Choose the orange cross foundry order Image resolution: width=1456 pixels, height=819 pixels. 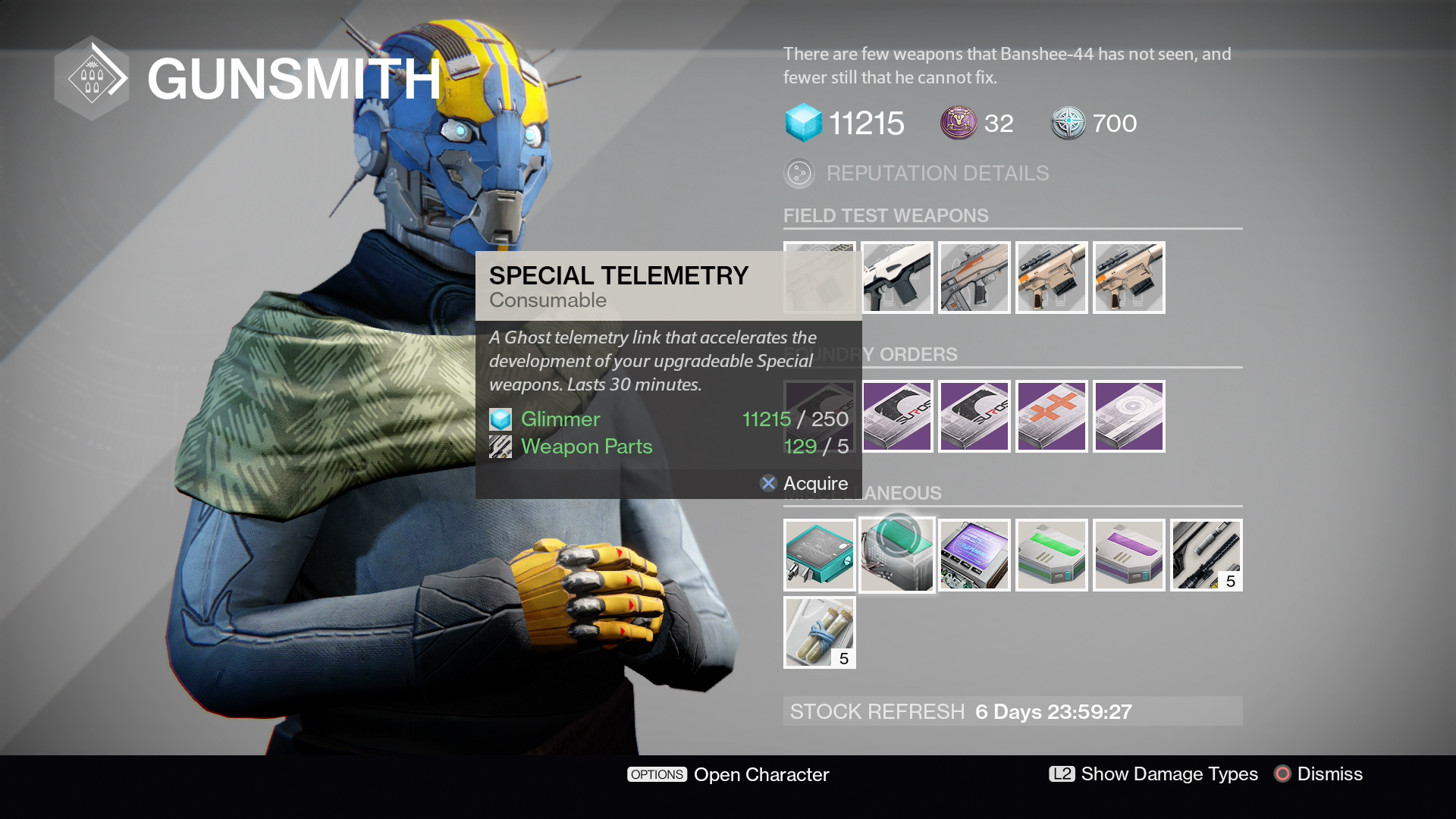[1052, 416]
